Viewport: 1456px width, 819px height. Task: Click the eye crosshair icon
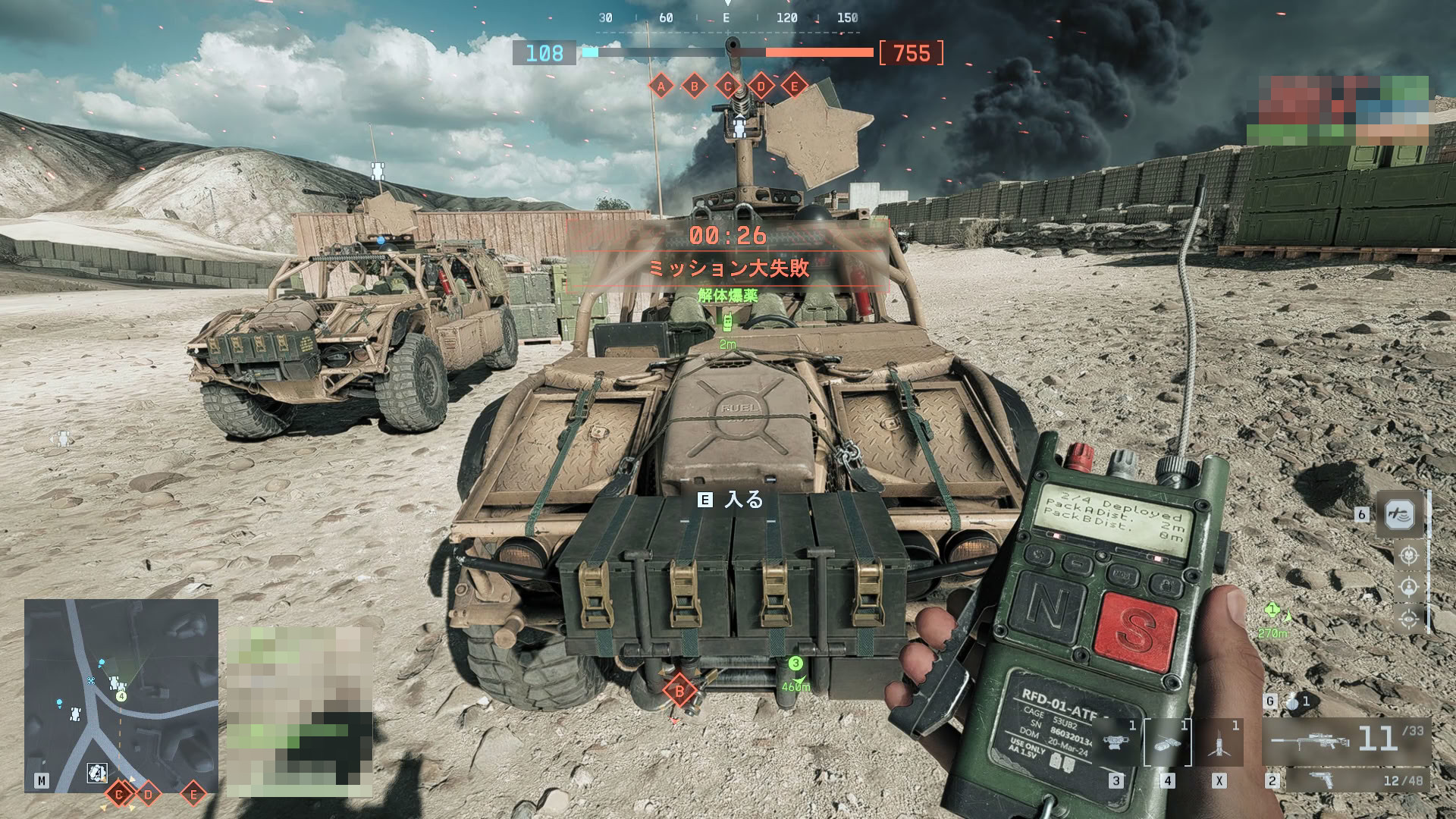1409,620
